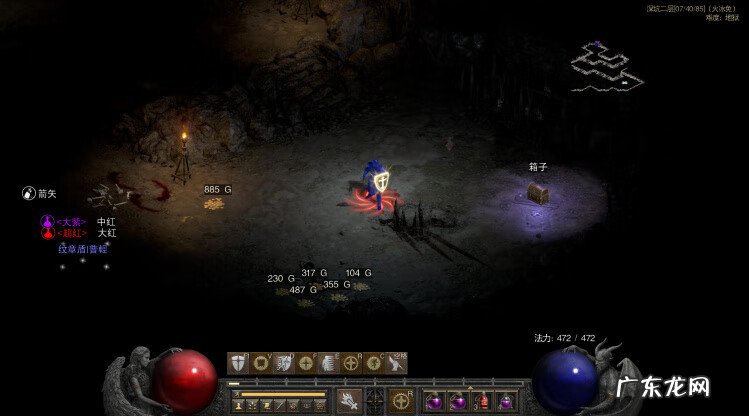Select the cross shield skill on the hotbar
Viewport: 749px width, 416px height.
point(236,364)
